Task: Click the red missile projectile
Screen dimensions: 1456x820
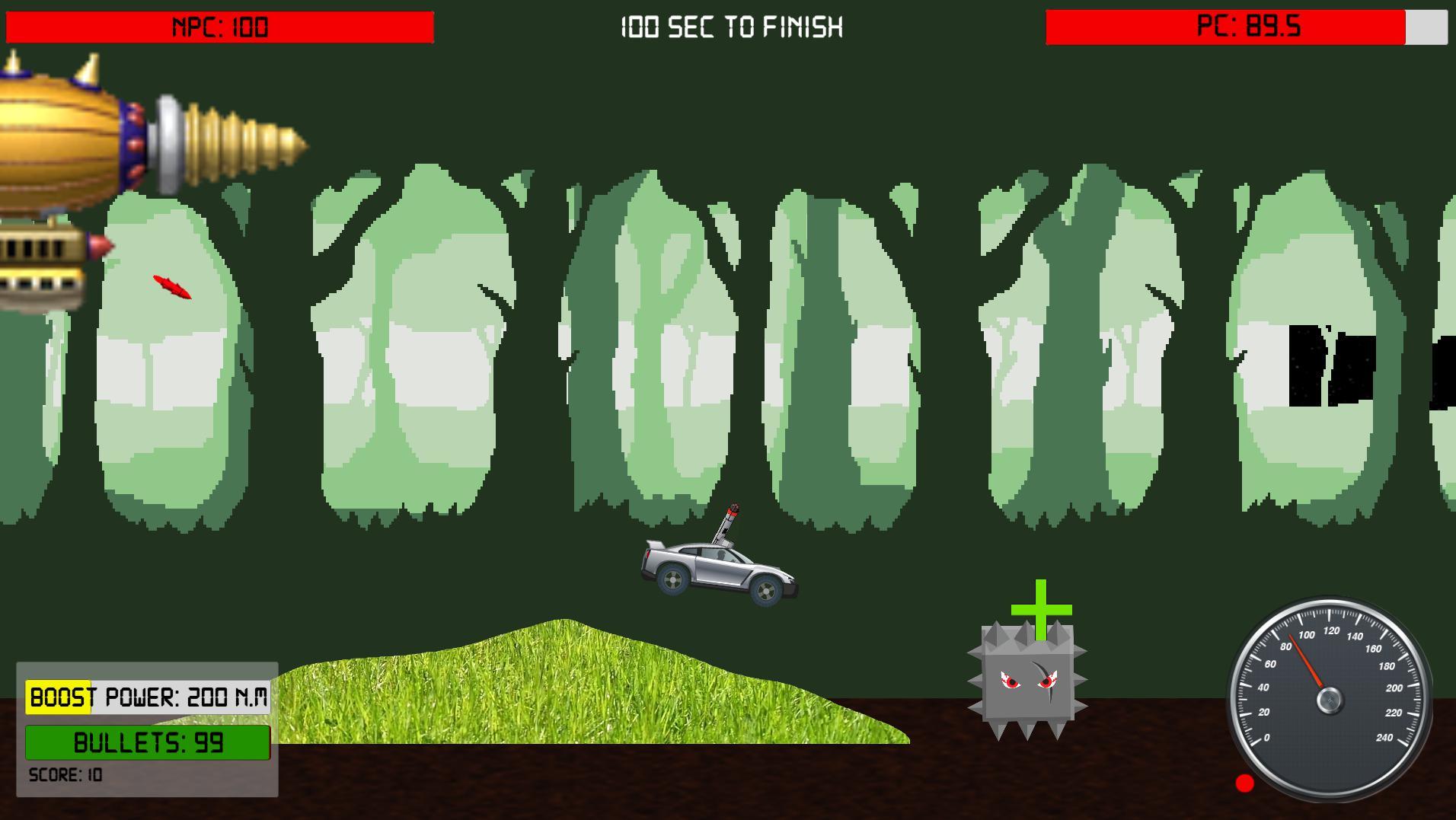Action: [x=171, y=287]
